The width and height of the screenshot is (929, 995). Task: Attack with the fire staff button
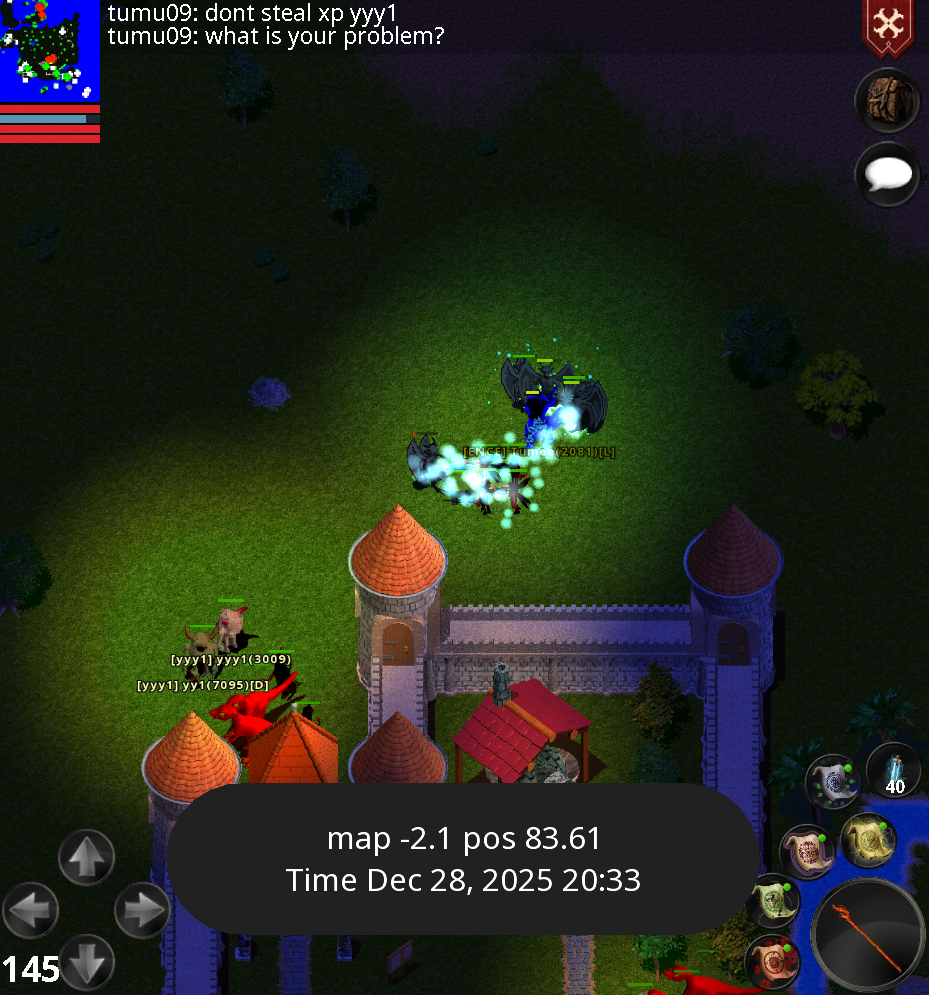coord(868,937)
